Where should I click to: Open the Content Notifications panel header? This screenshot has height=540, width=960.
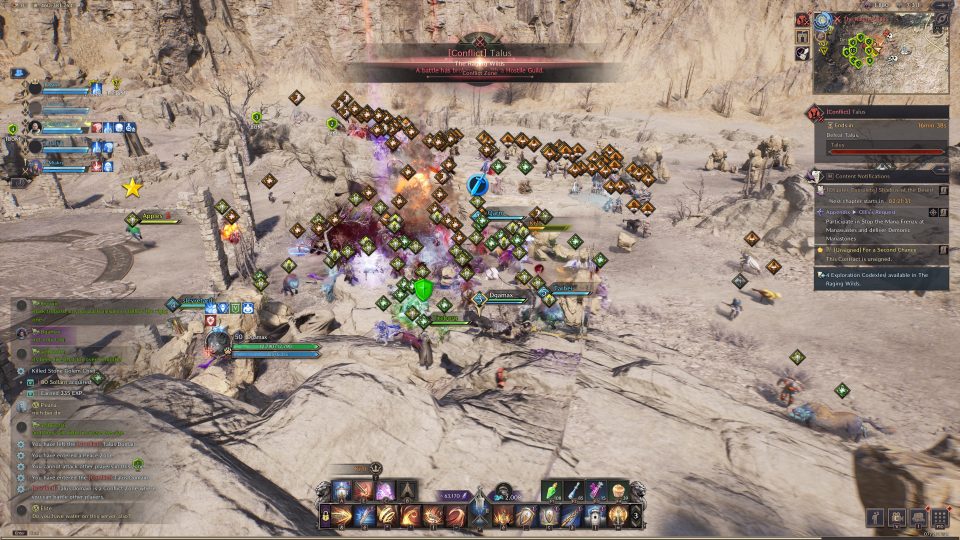click(x=882, y=176)
